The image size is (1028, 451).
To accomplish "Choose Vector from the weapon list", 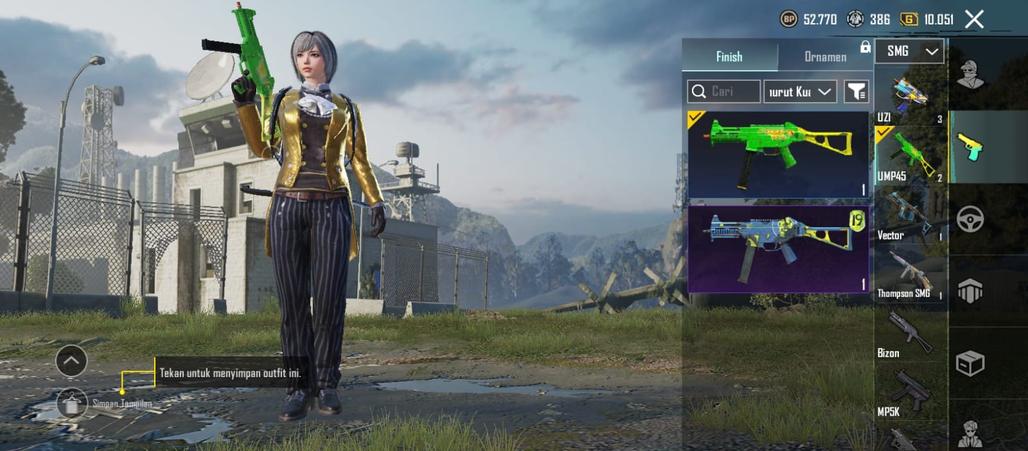I will coord(909,215).
